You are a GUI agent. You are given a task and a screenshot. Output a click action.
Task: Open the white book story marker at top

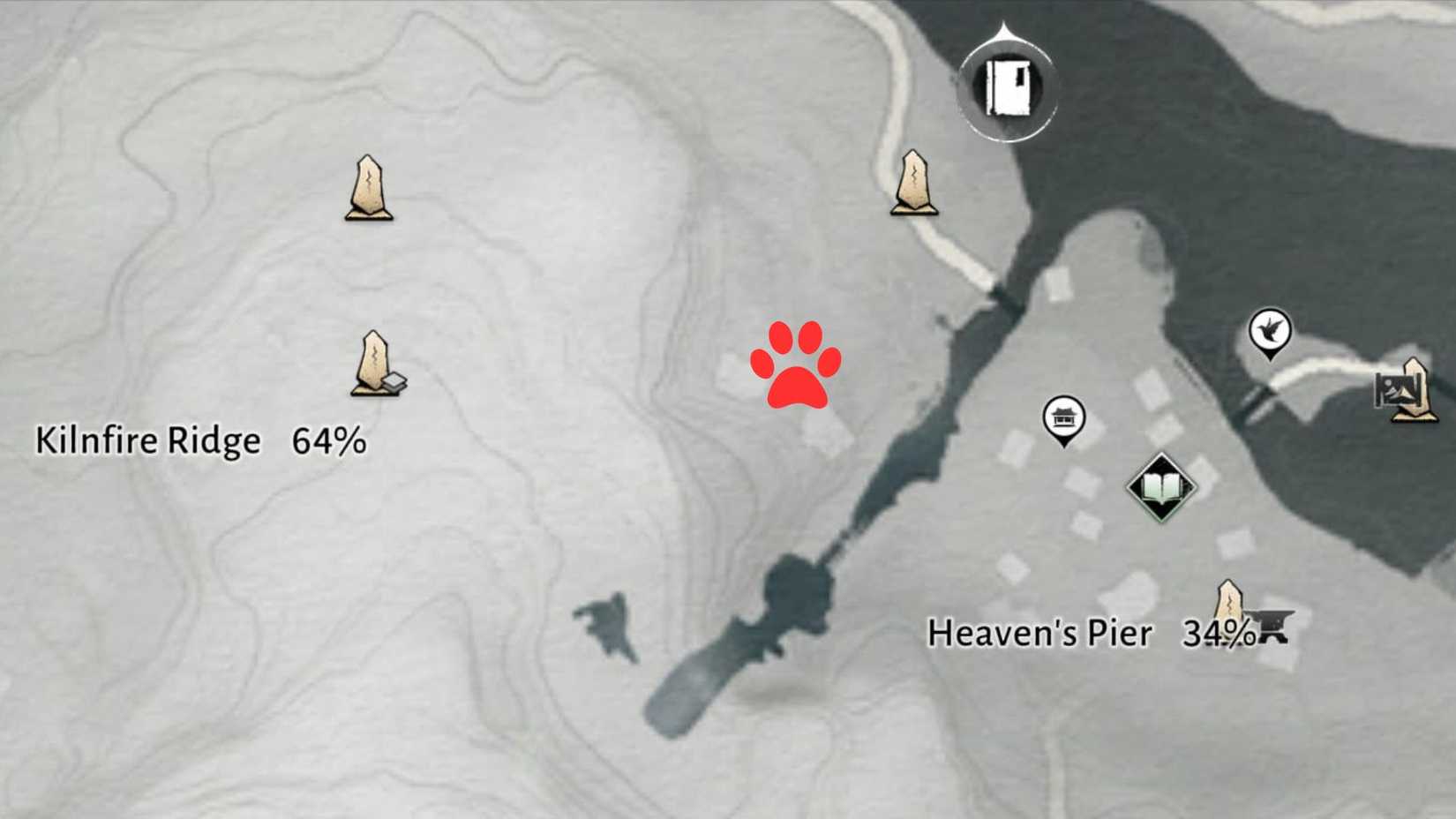1006,90
